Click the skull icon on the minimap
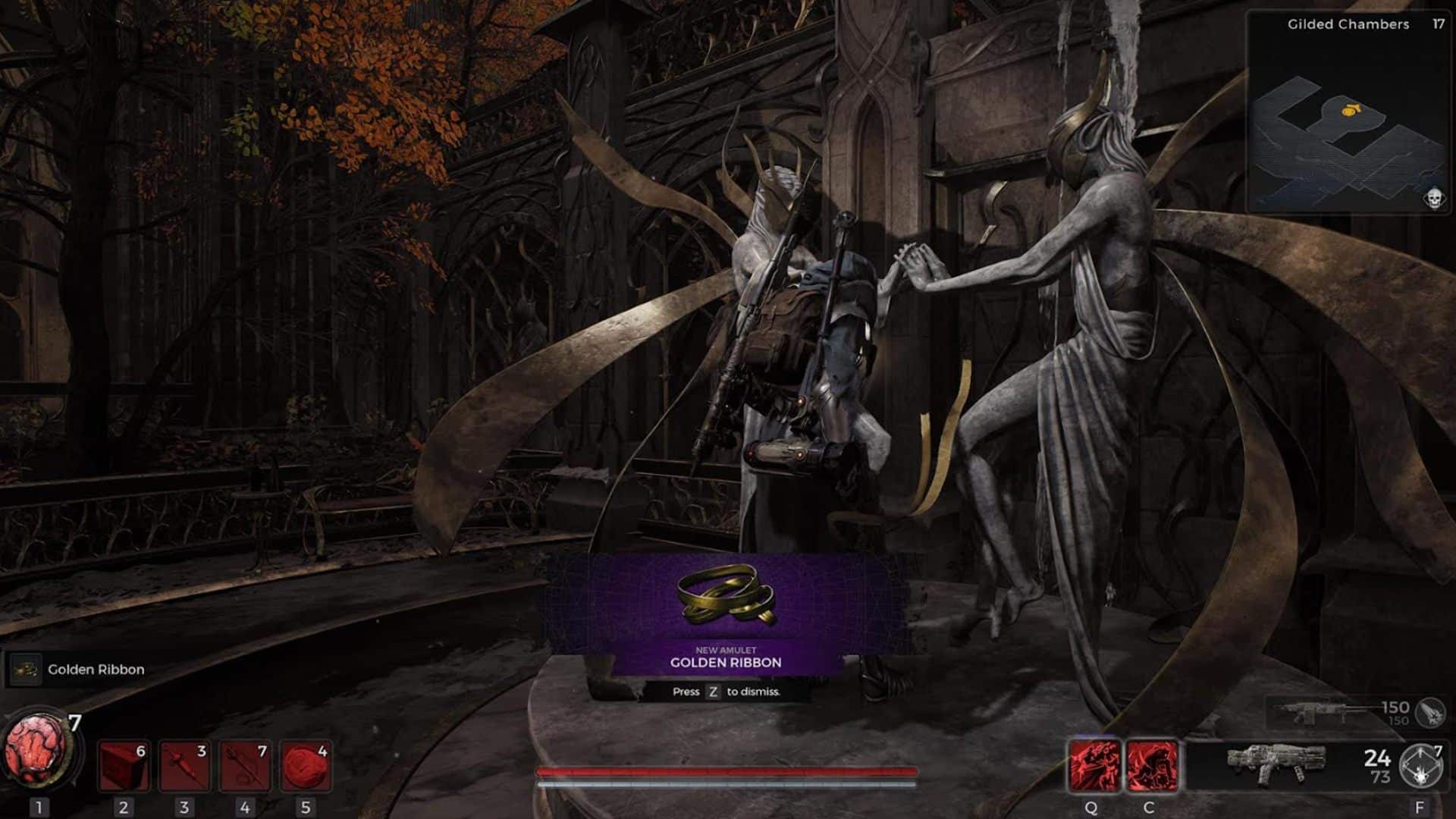Image resolution: width=1456 pixels, height=819 pixels. point(1434,199)
